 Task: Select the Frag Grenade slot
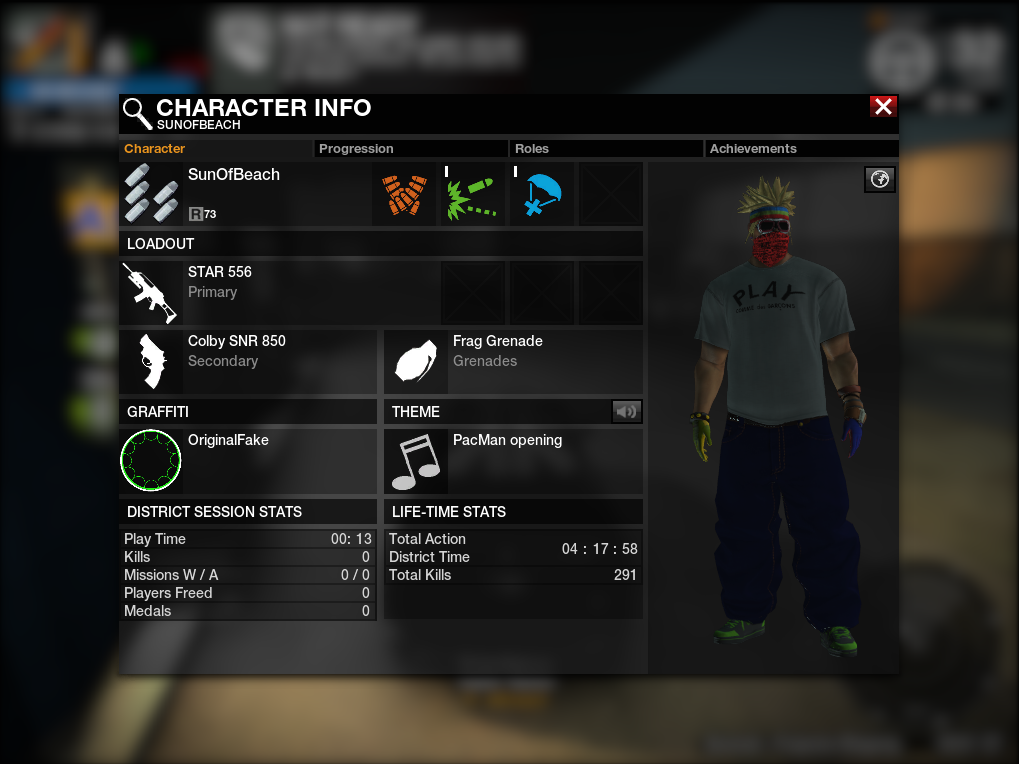coord(416,362)
